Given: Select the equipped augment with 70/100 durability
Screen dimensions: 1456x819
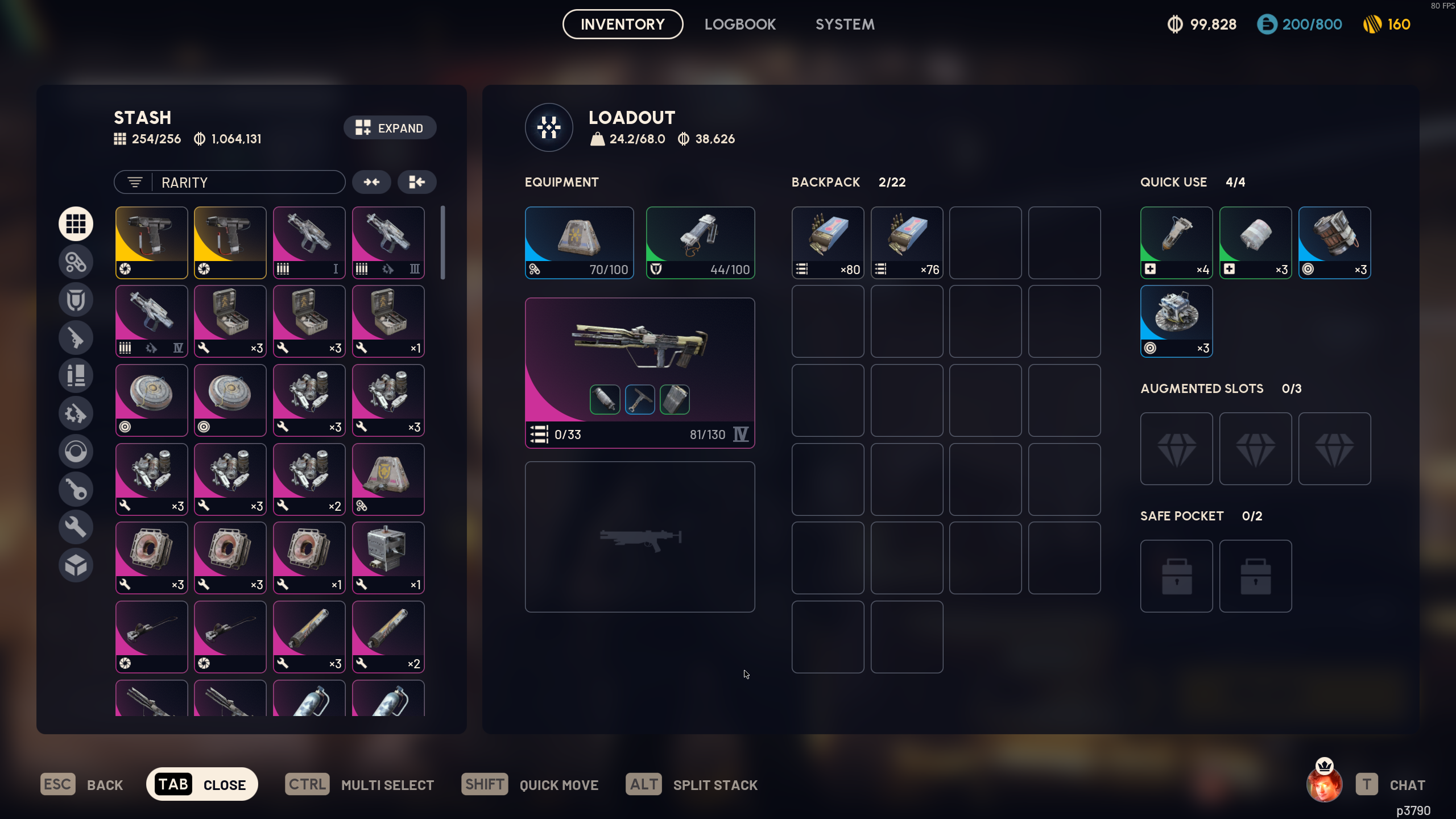Looking at the screenshot, I should tap(579, 242).
